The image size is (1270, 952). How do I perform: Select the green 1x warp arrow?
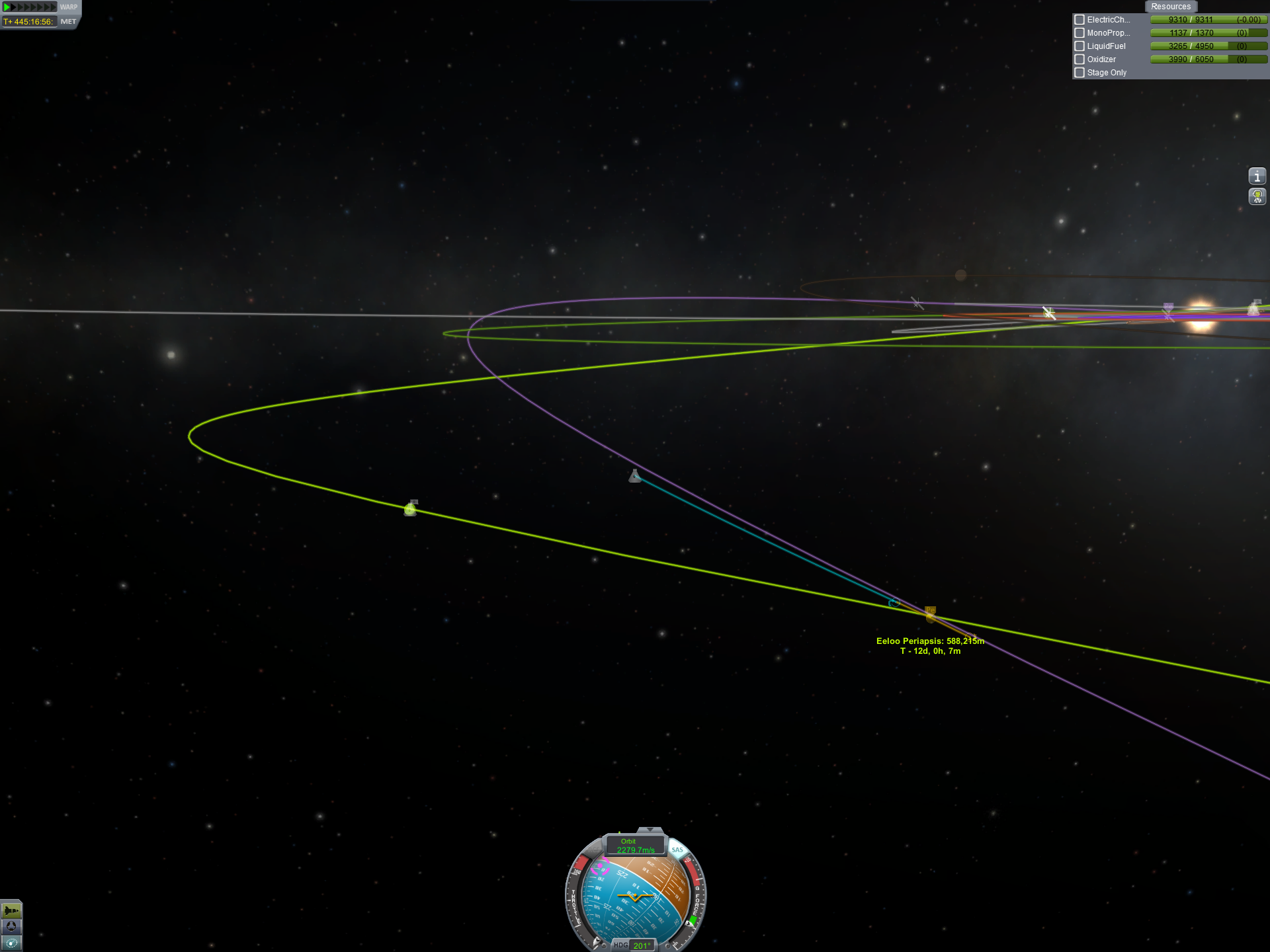click(x=7, y=7)
